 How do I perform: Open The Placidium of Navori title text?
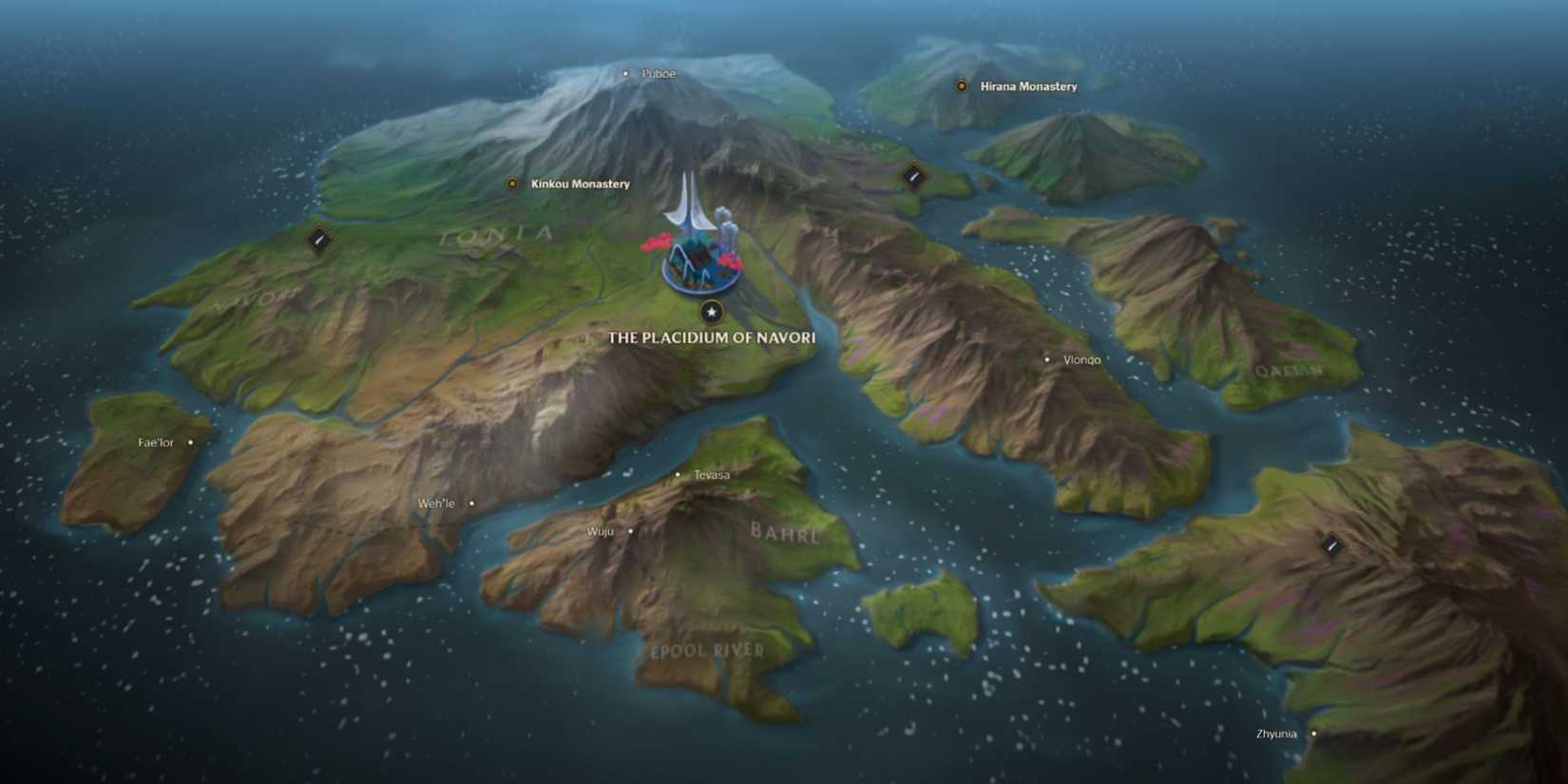point(711,337)
